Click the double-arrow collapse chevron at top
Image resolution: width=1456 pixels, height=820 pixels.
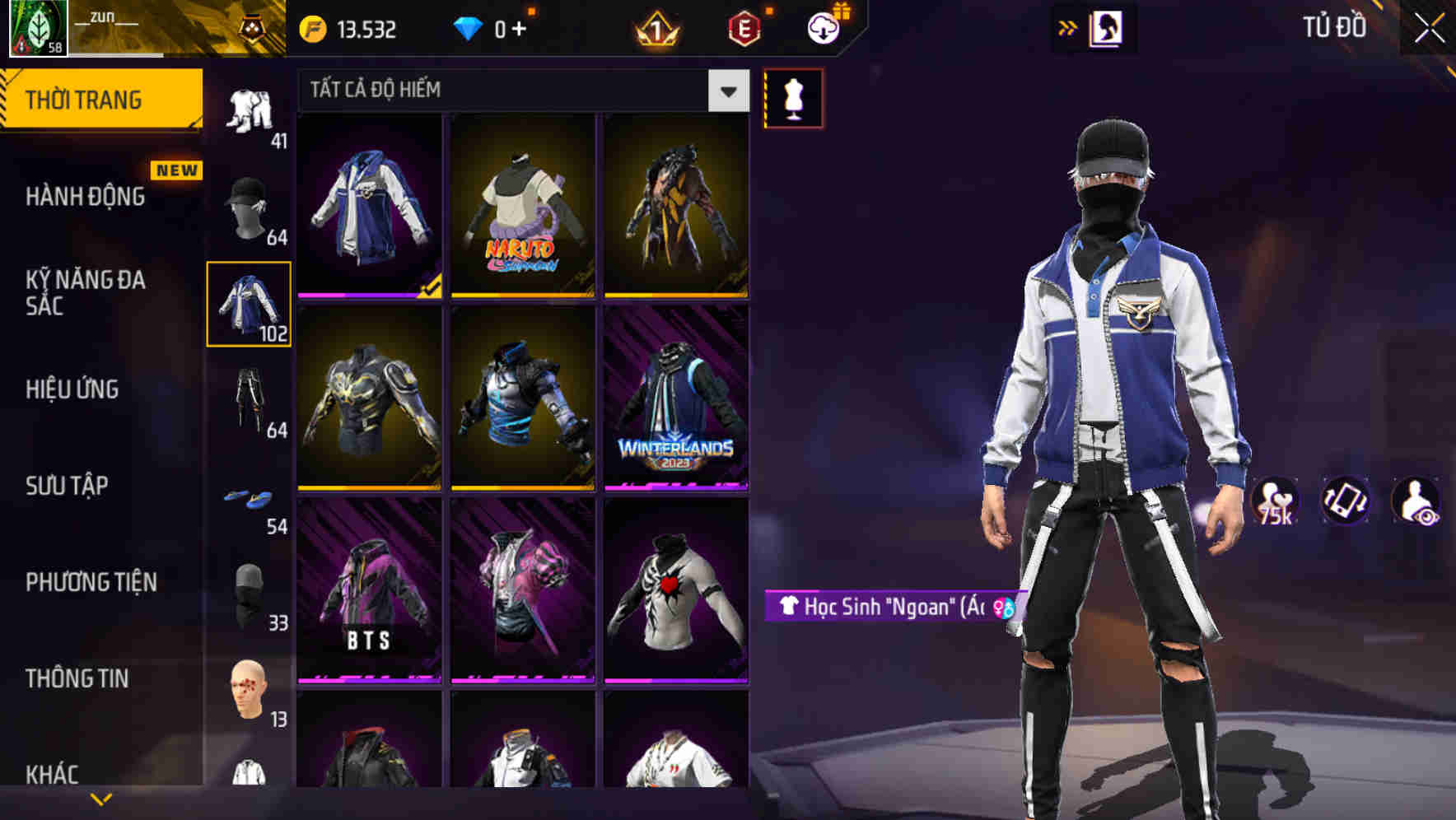pyautogui.click(x=1066, y=27)
